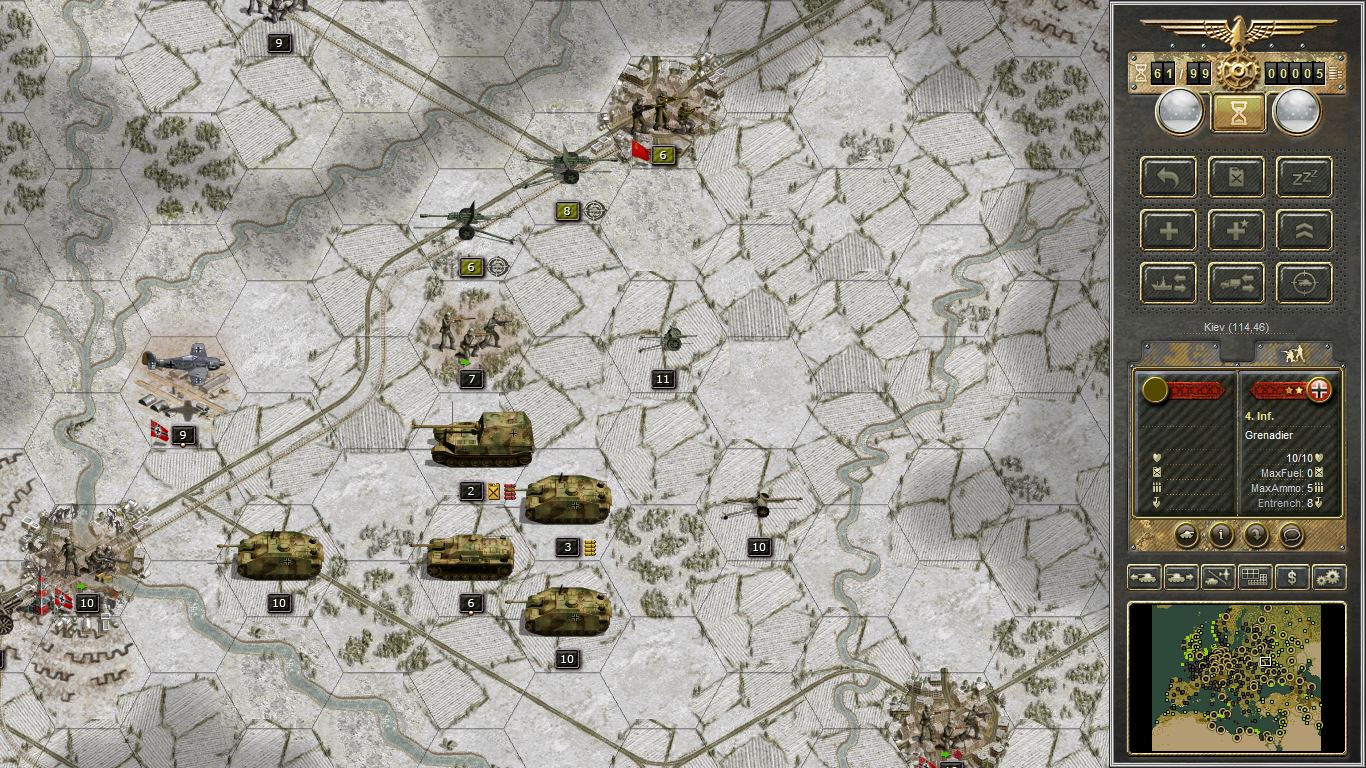Select the previous unit

click(x=1144, y=577)
